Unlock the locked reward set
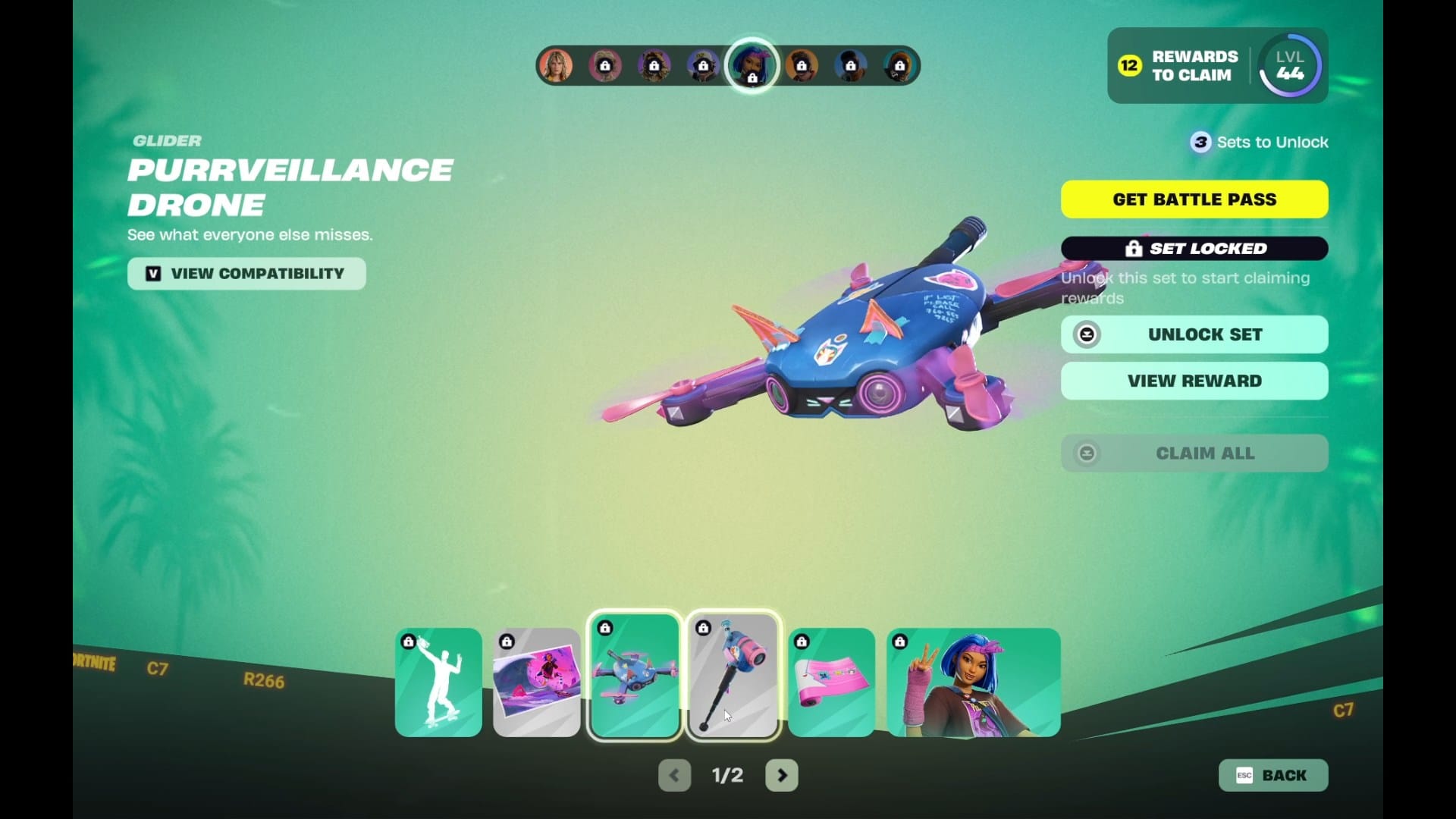1456x819 pixels. pyautogui.click(x=1194, y=334)
